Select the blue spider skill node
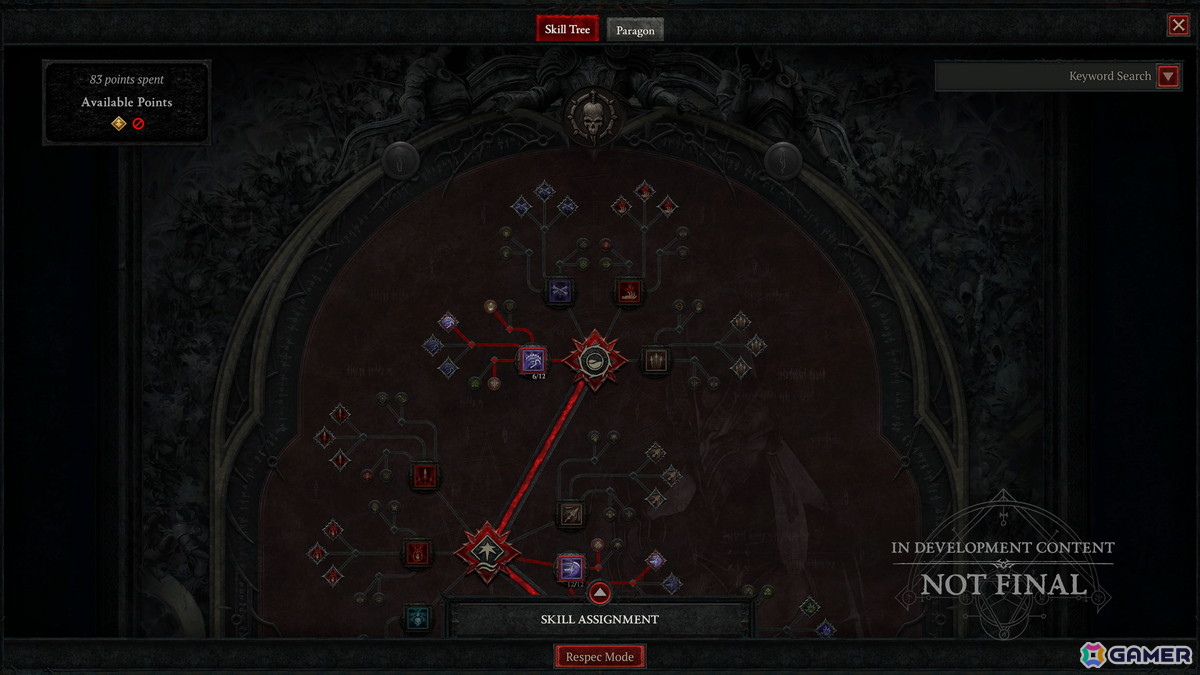Screen dimensions: 1200x675 pyautogui.click(x=416, y=618)
